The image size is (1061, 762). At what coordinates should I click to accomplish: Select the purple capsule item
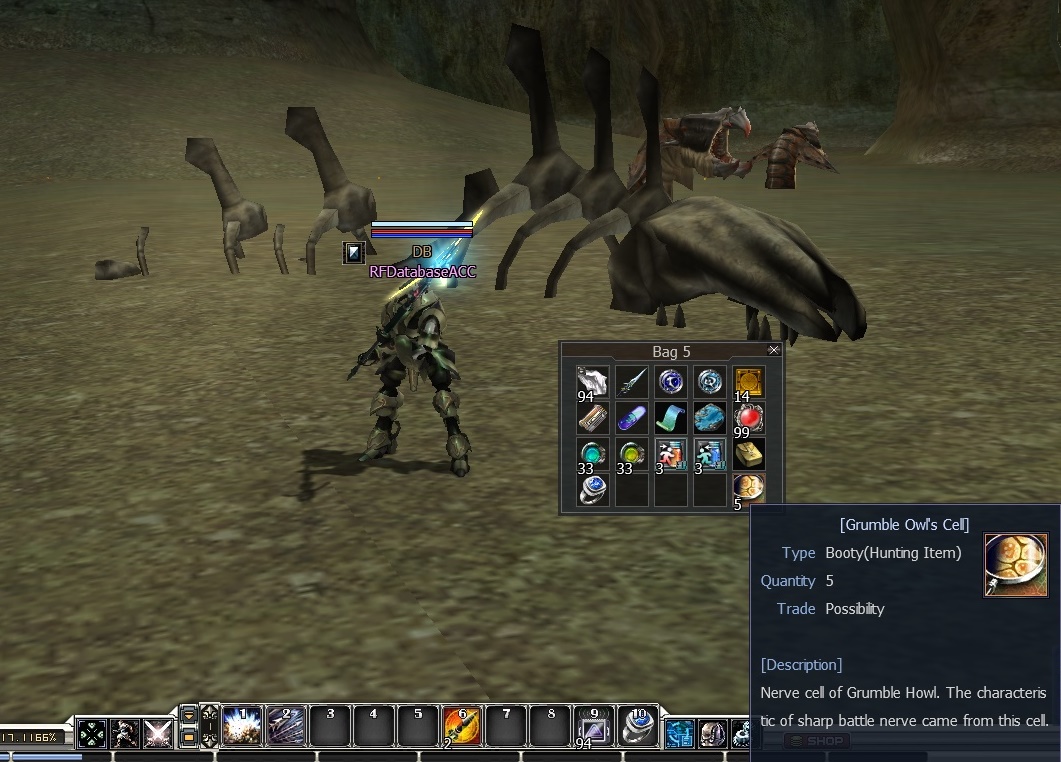[x=631, y=418]
